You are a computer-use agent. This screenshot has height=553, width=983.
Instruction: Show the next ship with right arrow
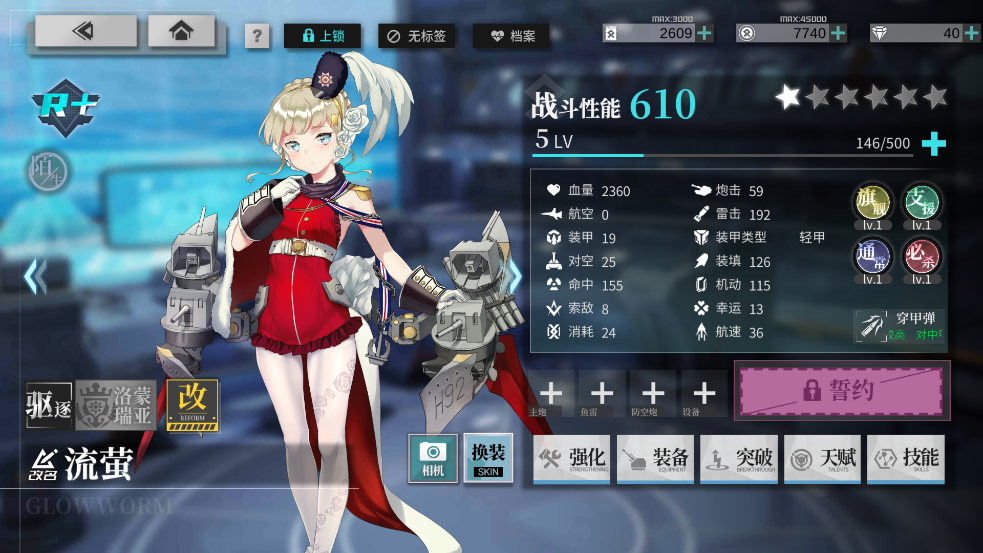pyautogui.click(x=514, y=276)
